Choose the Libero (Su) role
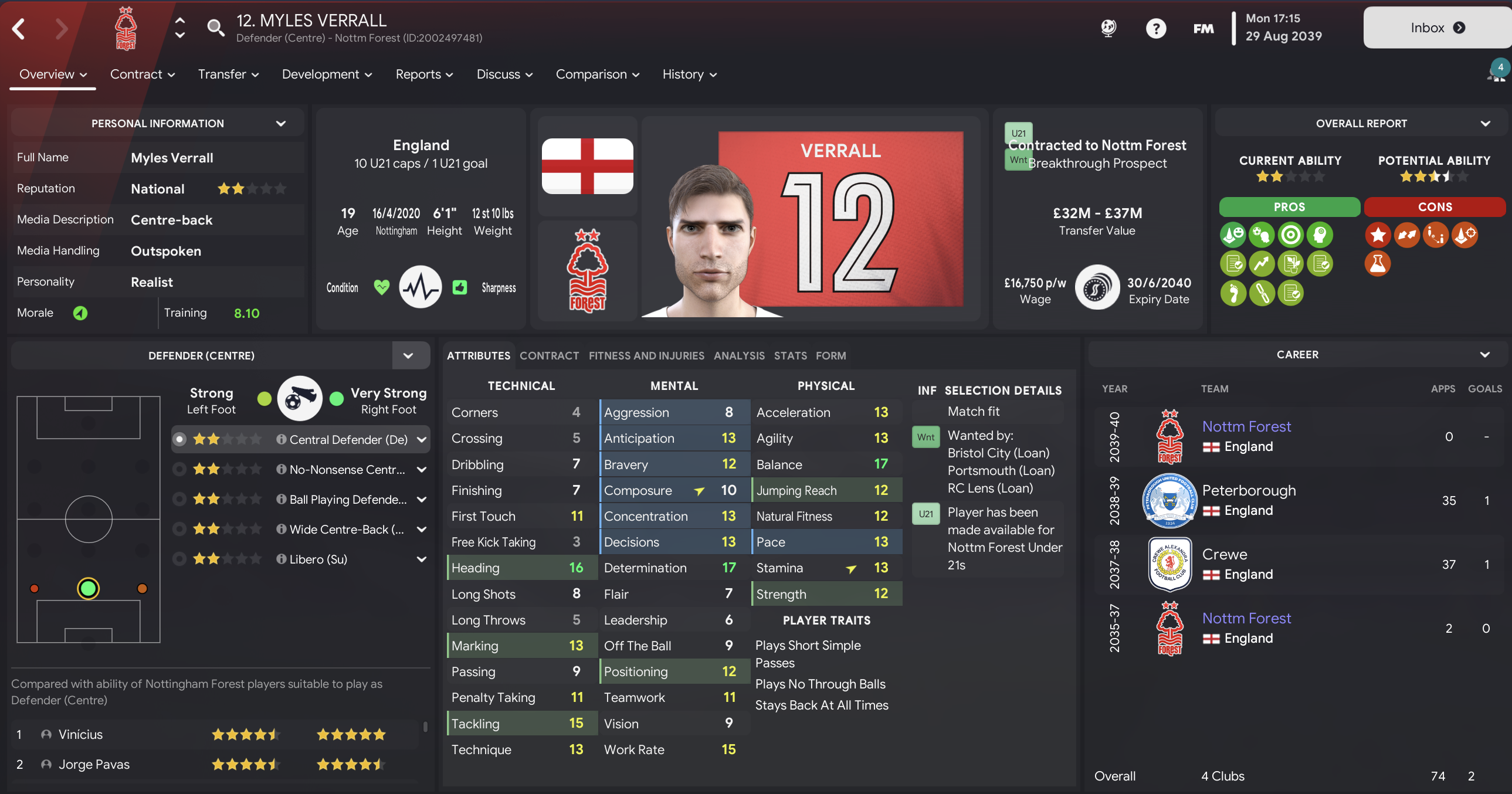Image resolution: width=1512 pixels, height=794 pixels. 318,559
